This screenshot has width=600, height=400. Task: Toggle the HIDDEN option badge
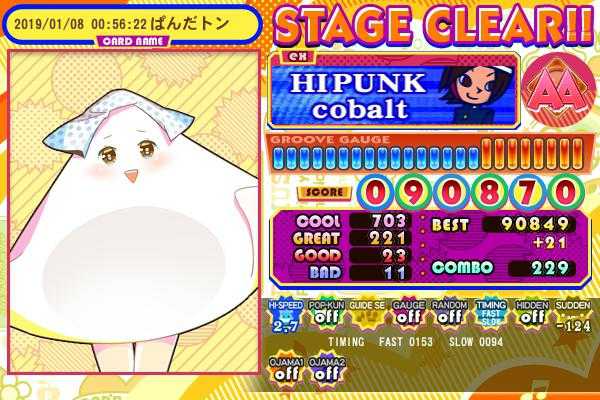pyautogui.click(x=531, y=314)
